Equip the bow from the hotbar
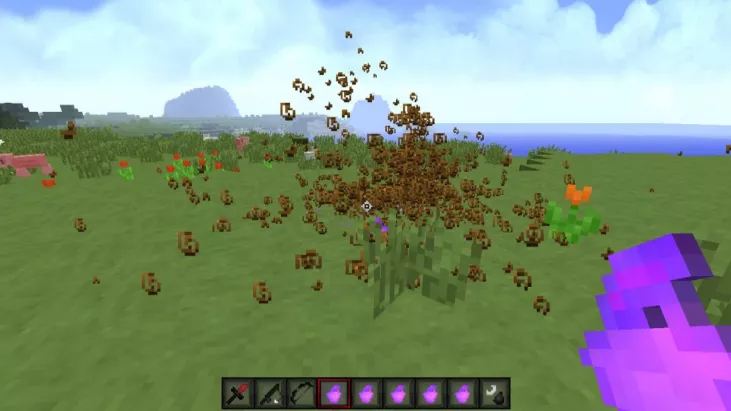This screenshot has width=731, height=411. point(301,392)
